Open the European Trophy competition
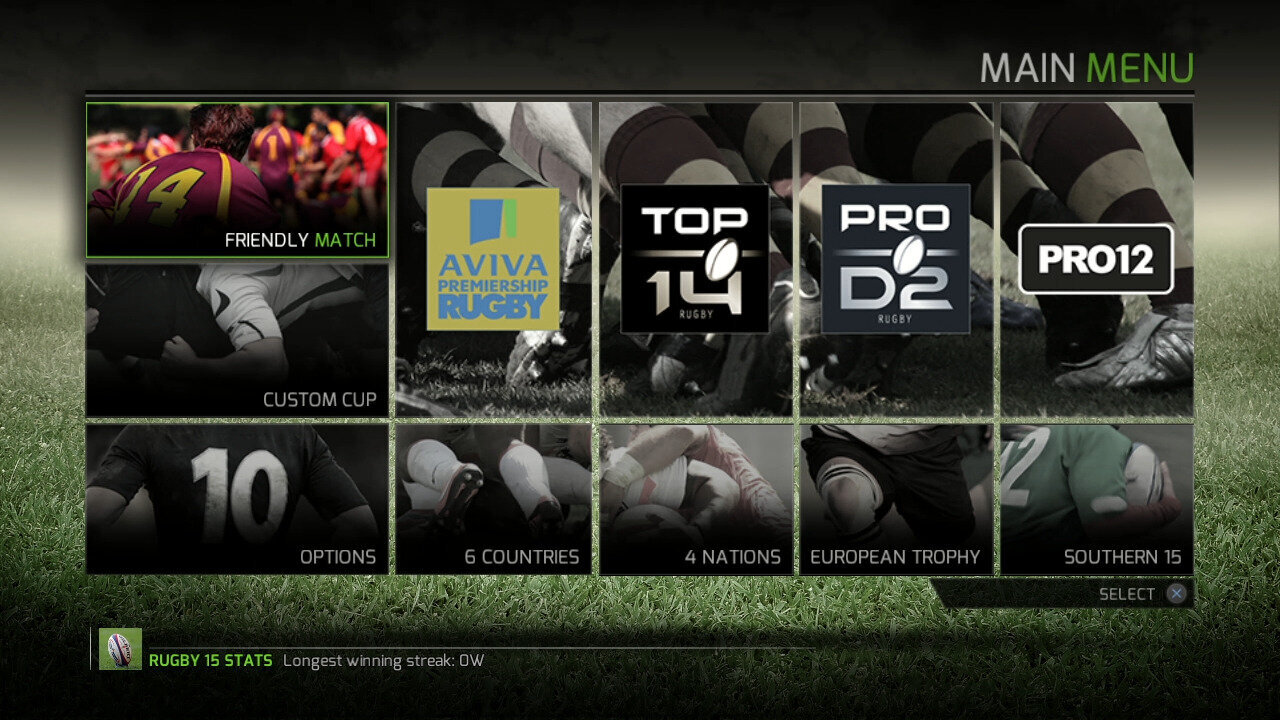Image resolution: width=1280 pixels, height=720 pixels. [x=896, y=499]
